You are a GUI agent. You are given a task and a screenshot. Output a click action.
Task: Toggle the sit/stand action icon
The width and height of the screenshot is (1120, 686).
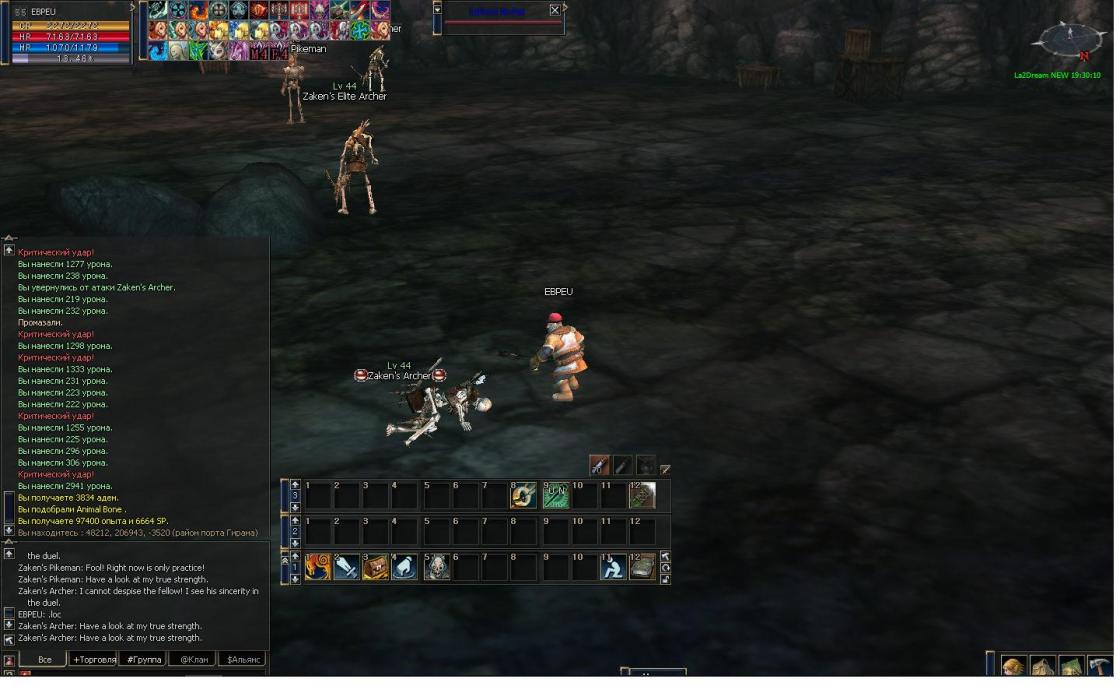(x=613, y=567)
